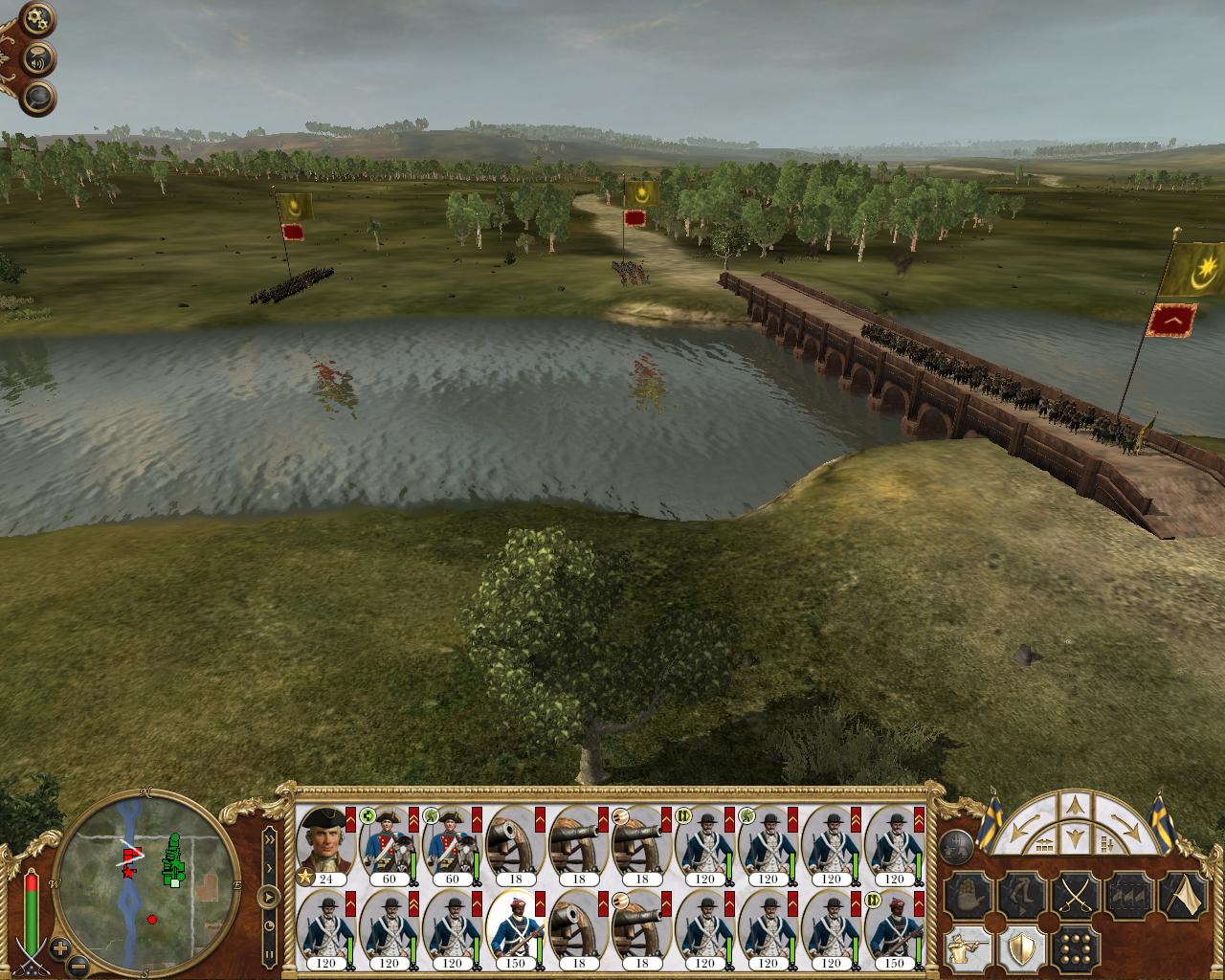1225x980 pixels.
Task: Toggle the shield guard mode button
Action: (x=1020, y=950)
